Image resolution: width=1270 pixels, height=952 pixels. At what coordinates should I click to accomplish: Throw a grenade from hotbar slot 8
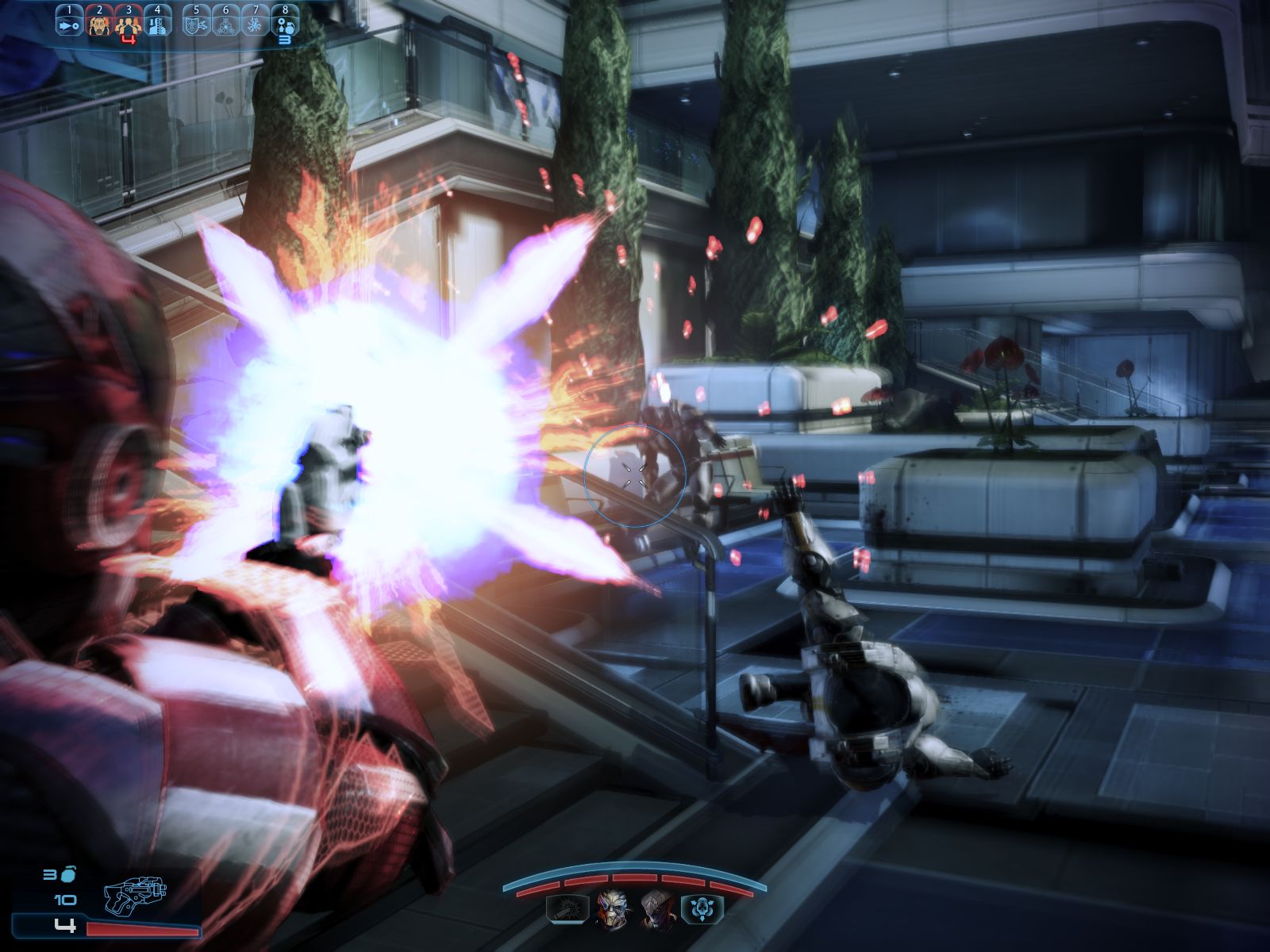tap(285, 26)
